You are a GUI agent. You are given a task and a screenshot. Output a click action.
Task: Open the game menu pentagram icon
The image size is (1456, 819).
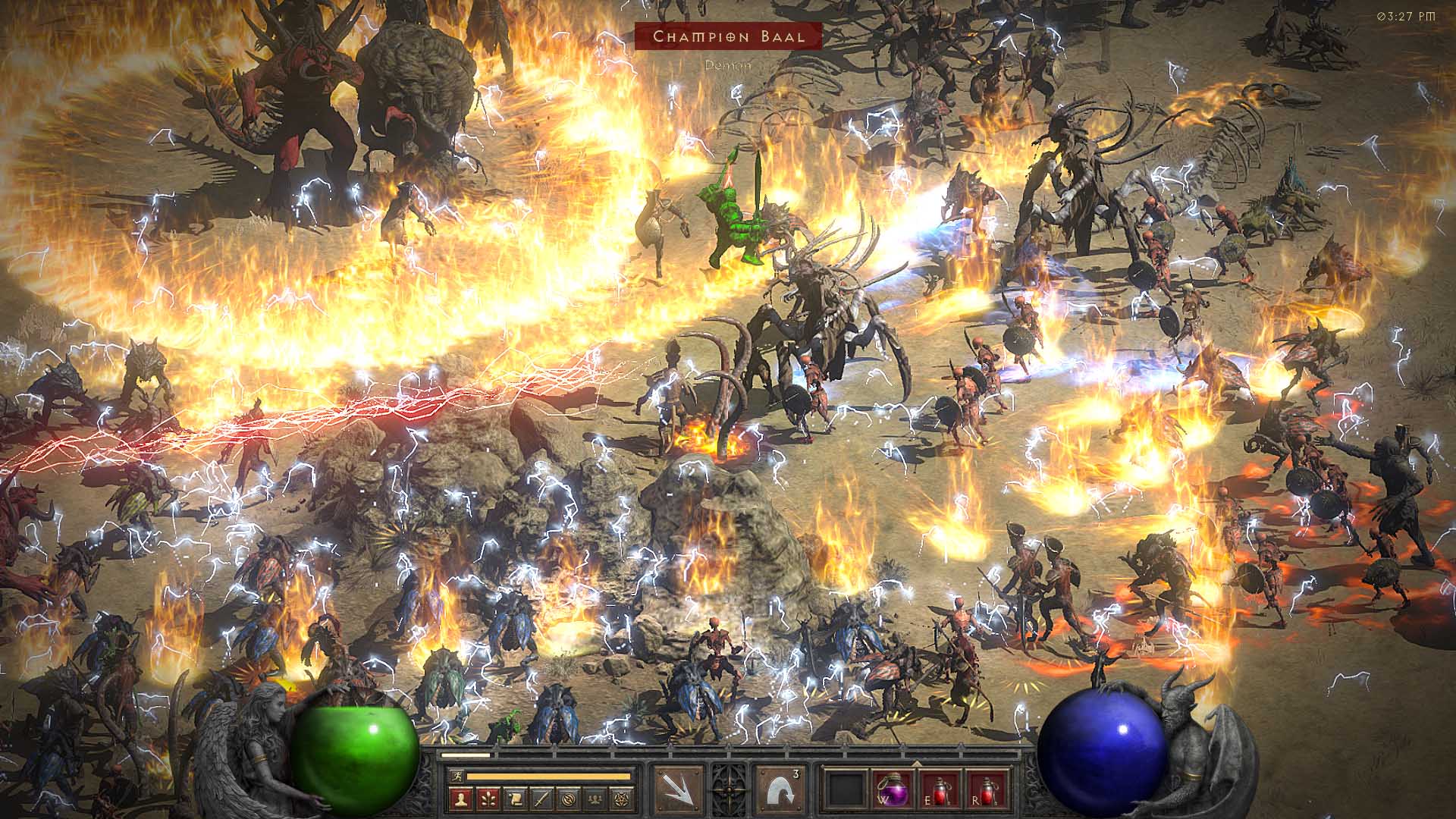tap(623, 798)
